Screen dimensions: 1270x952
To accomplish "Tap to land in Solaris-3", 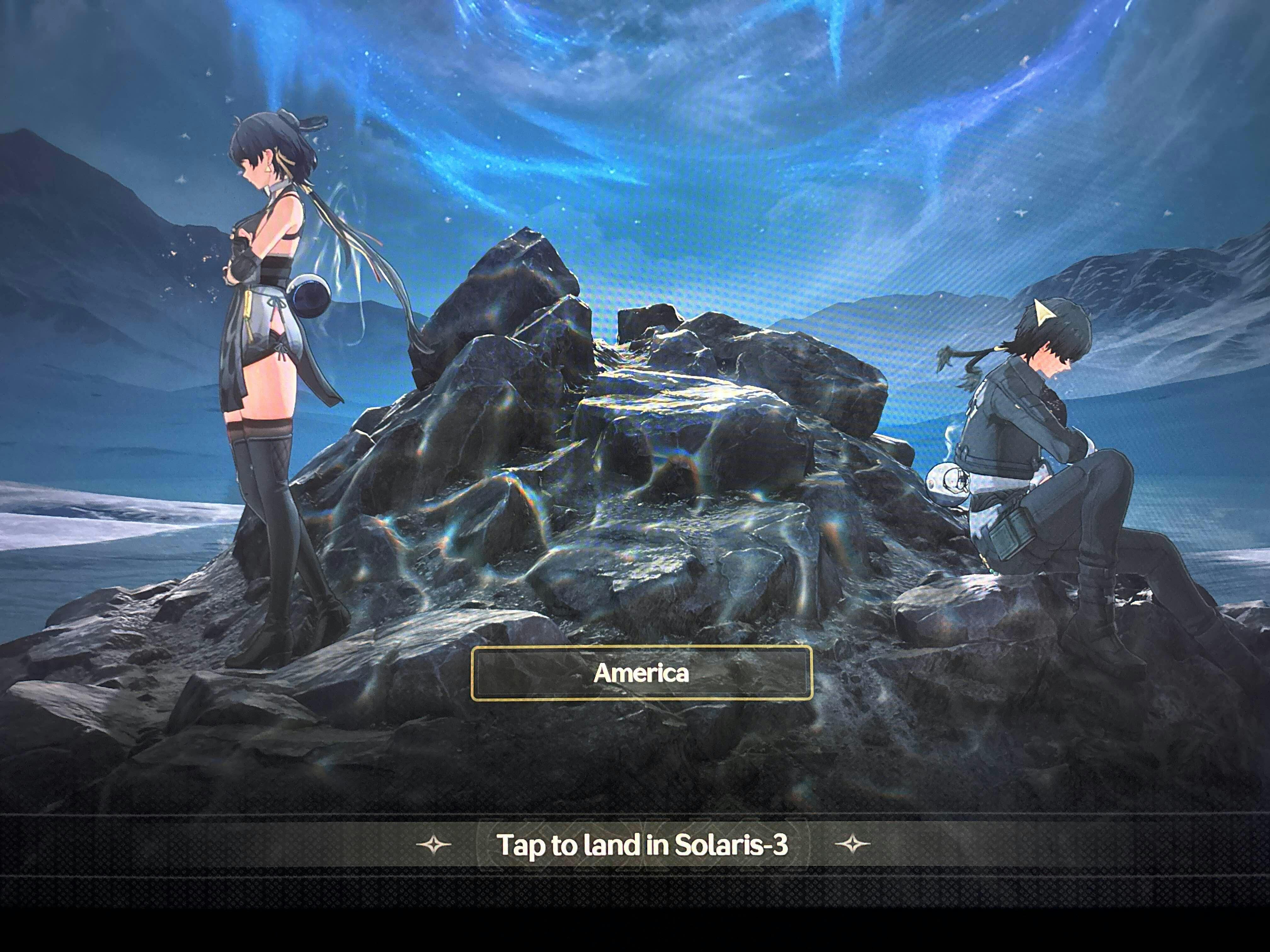I will pos(641,845).
